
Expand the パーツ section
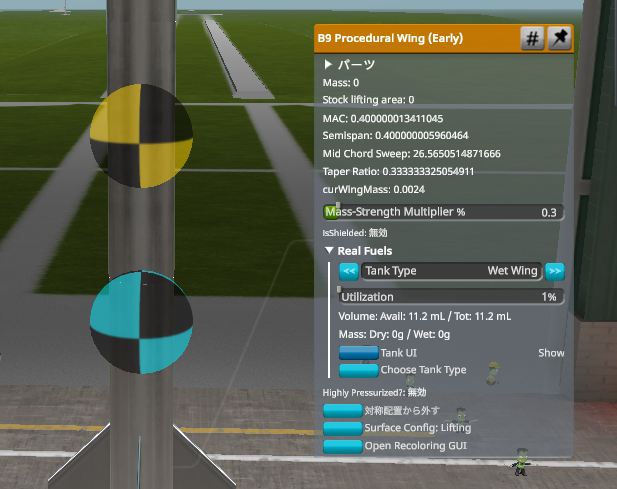(x=329, y=64)
